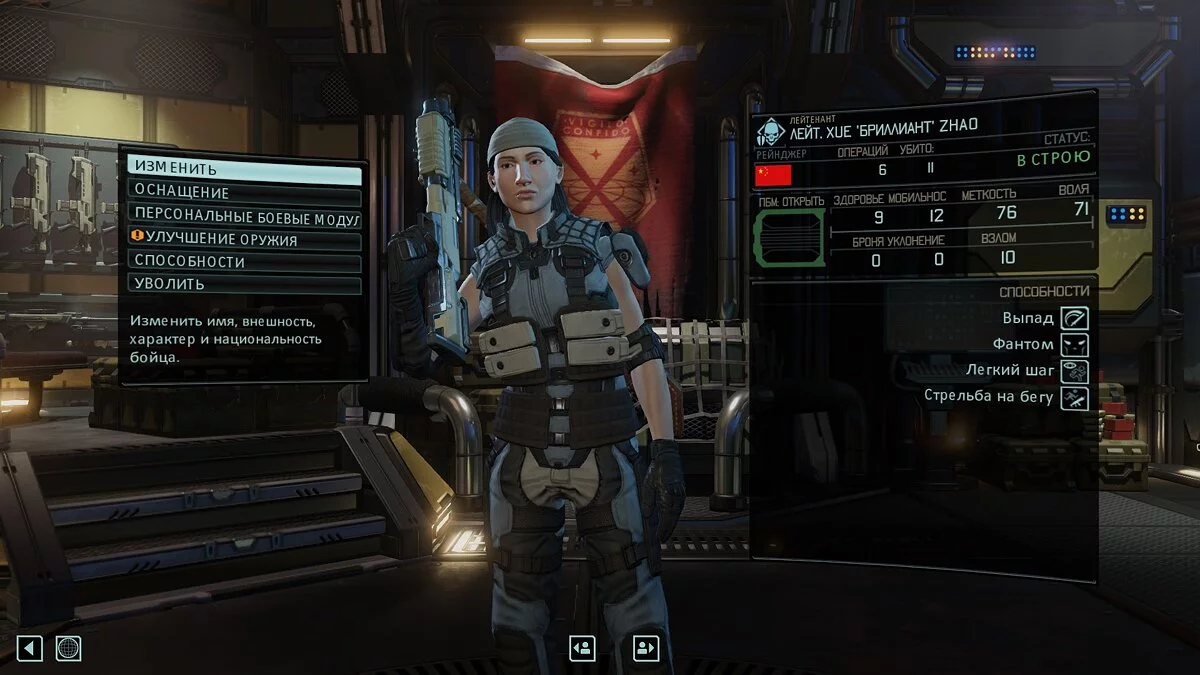Open the ПБМ slot box
Viewport: 1200px width, 675px height.
[x=789, y=238]
